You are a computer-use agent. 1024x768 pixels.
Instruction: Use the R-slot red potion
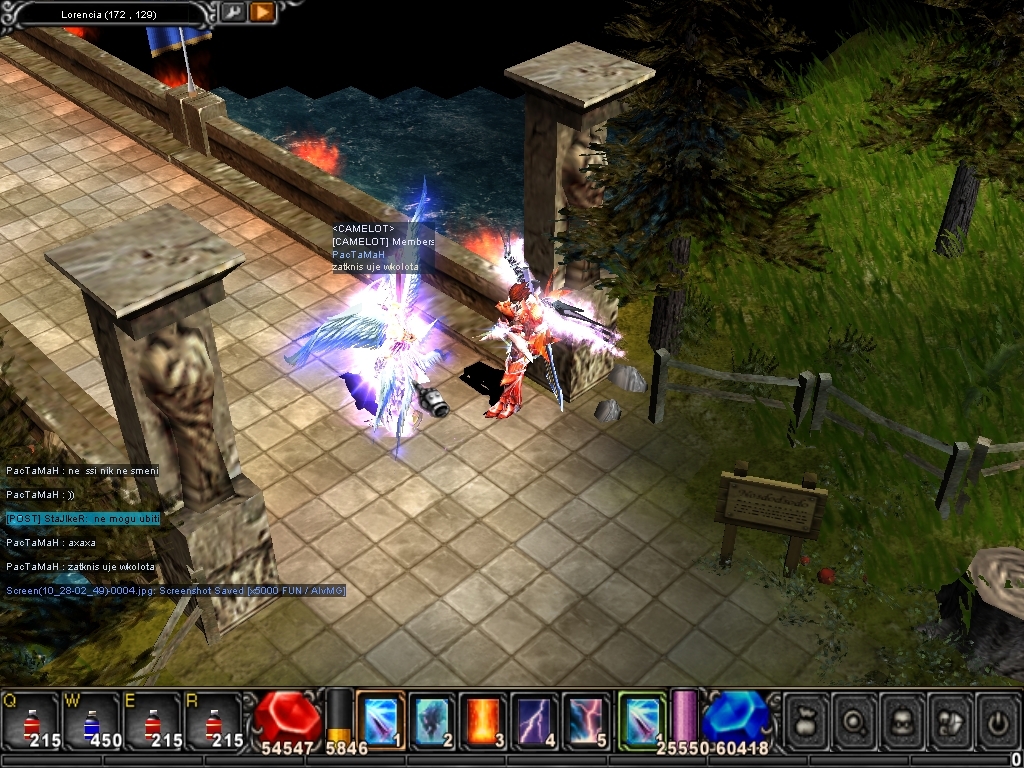(213, 720)
